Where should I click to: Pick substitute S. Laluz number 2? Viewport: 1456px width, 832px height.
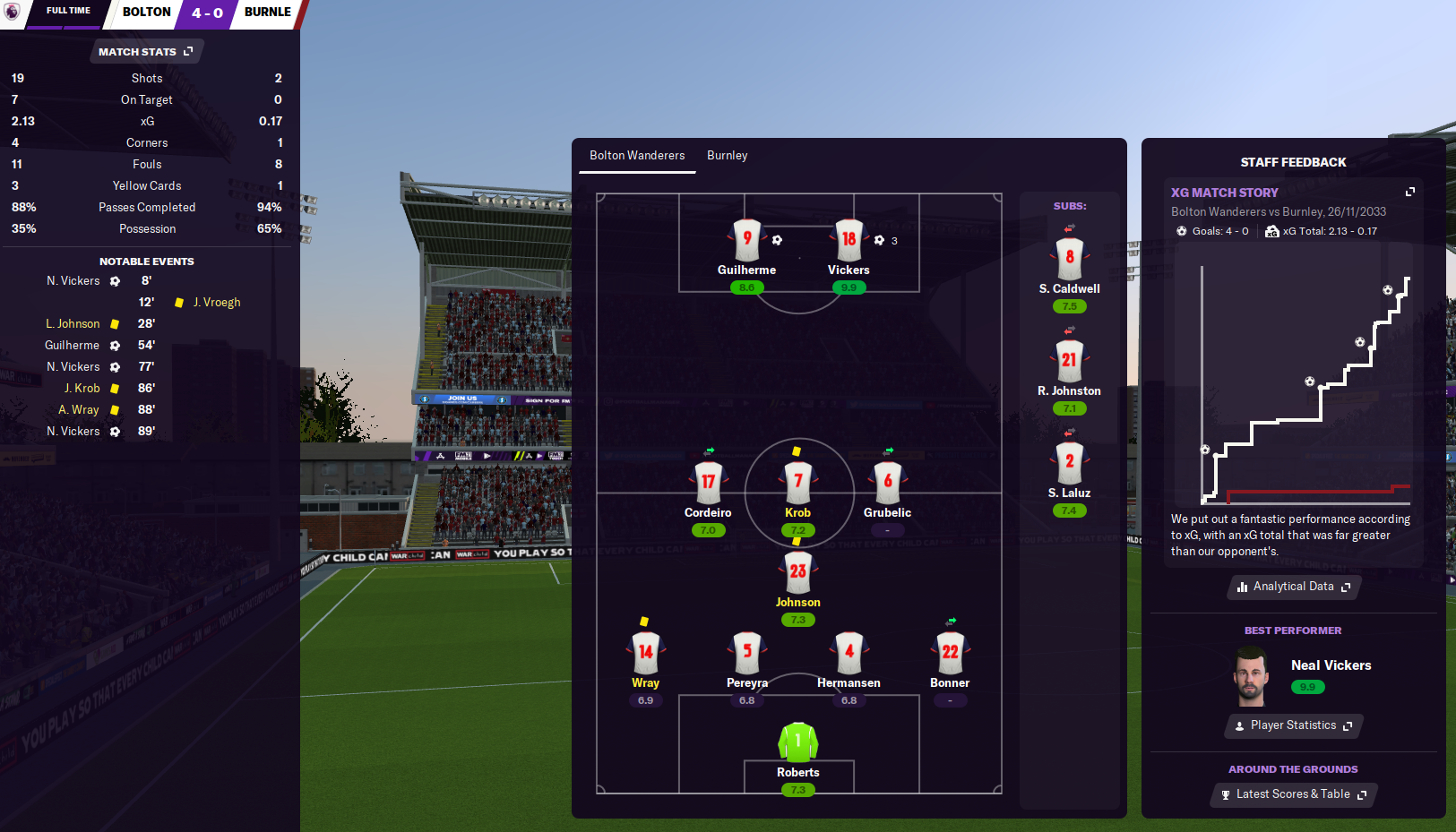pos(1069,463)
